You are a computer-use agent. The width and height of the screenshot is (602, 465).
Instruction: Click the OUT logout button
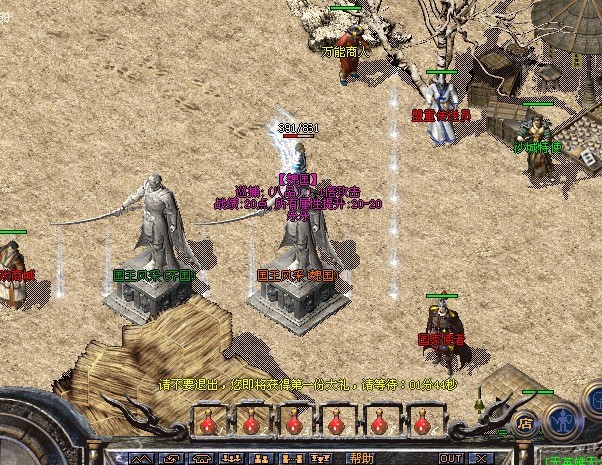coord(452,457)
